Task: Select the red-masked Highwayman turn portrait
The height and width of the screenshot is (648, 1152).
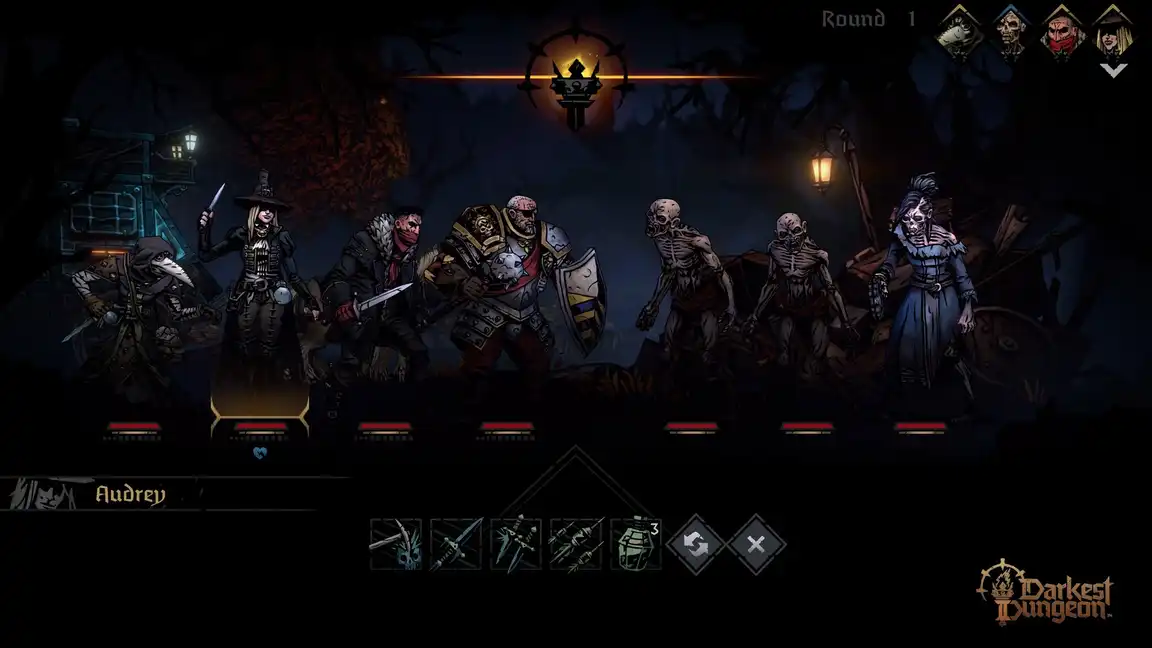Action: [x=1062, y=30]
